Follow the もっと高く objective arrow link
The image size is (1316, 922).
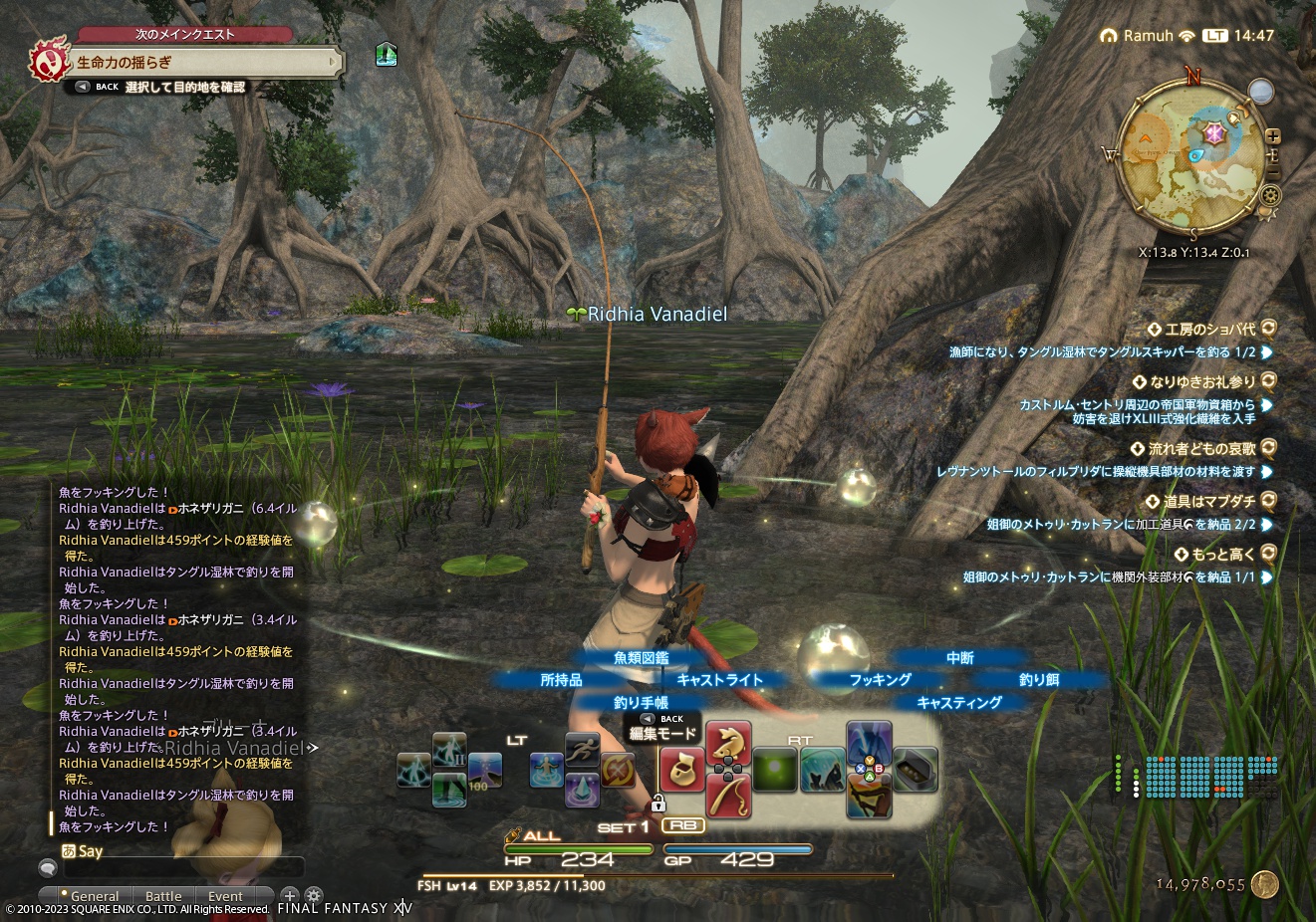click(1267, 576)
